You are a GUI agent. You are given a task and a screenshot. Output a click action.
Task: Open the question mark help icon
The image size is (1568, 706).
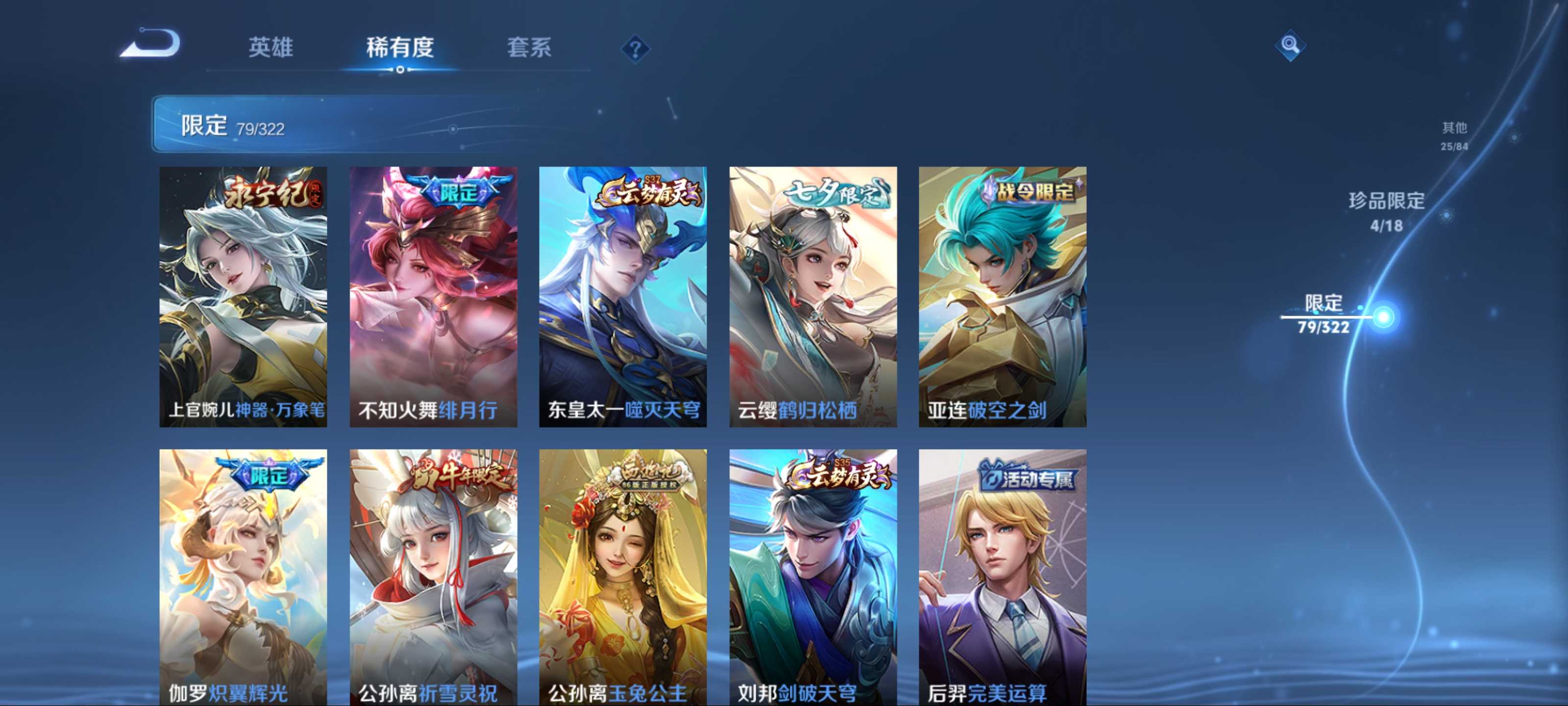point(635,49)
